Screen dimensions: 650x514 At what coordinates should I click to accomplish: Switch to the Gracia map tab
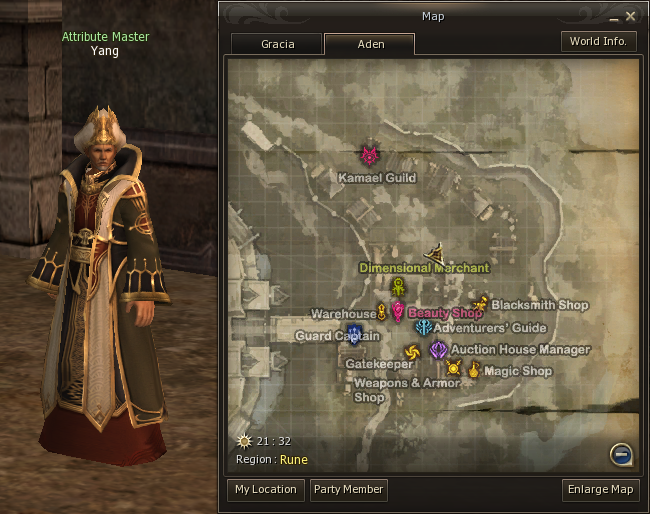pyautogui.click(x=277, y=45)
